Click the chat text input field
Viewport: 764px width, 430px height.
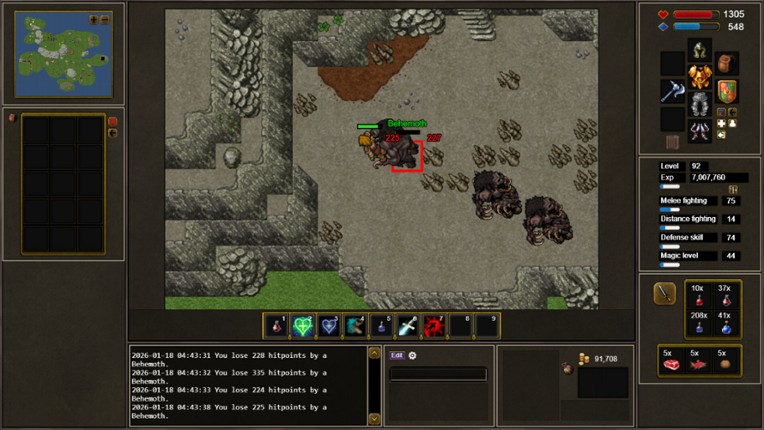[x=437, y=374]
